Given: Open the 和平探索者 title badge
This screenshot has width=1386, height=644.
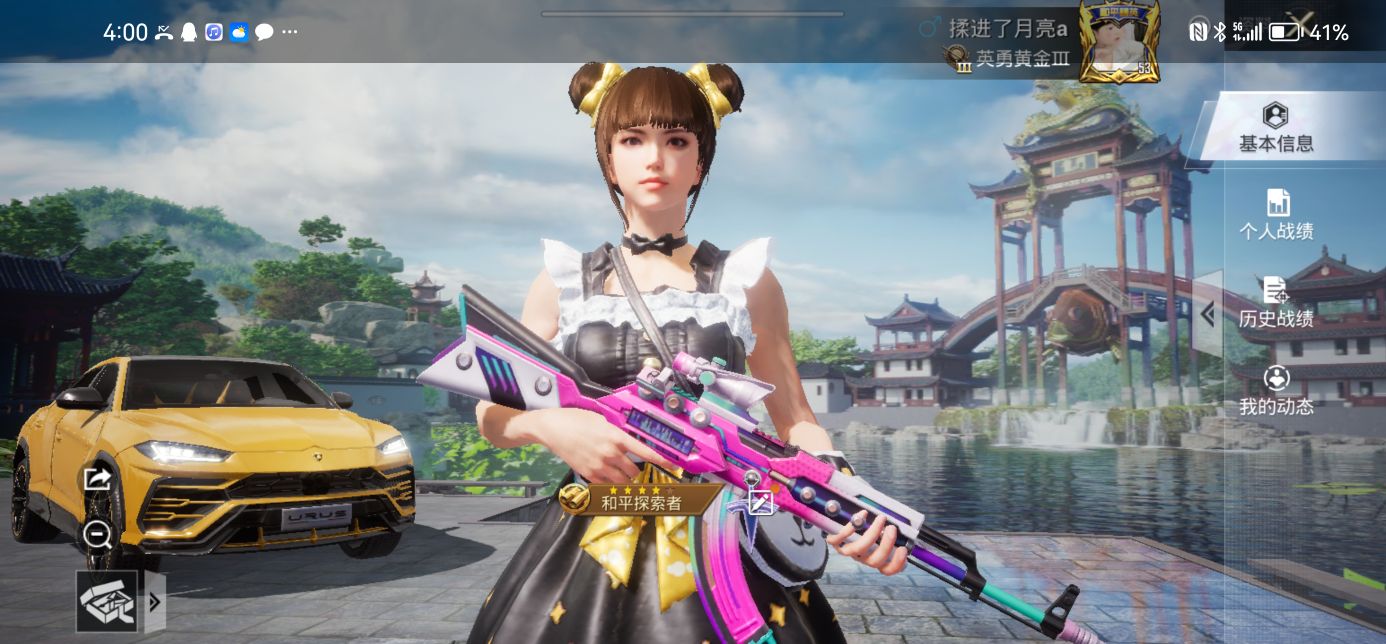Looking at the screenshot, I should pos(640,501).
